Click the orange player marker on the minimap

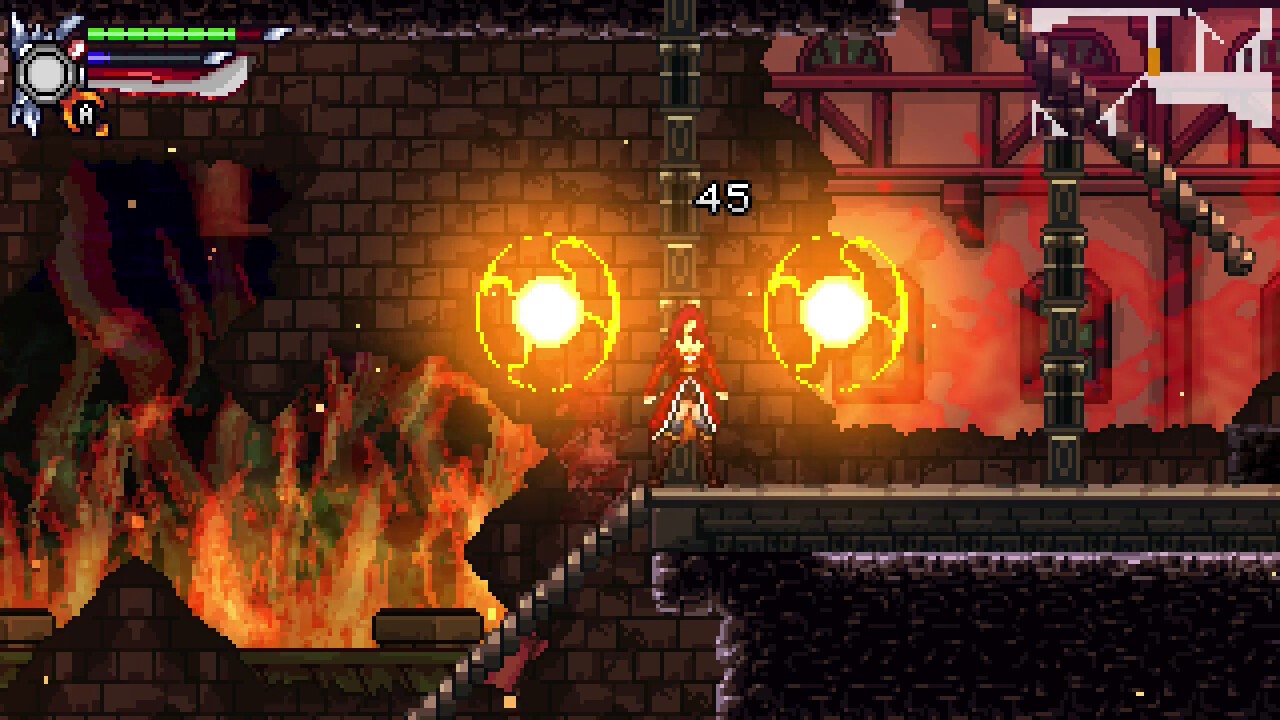point(1154,62)
